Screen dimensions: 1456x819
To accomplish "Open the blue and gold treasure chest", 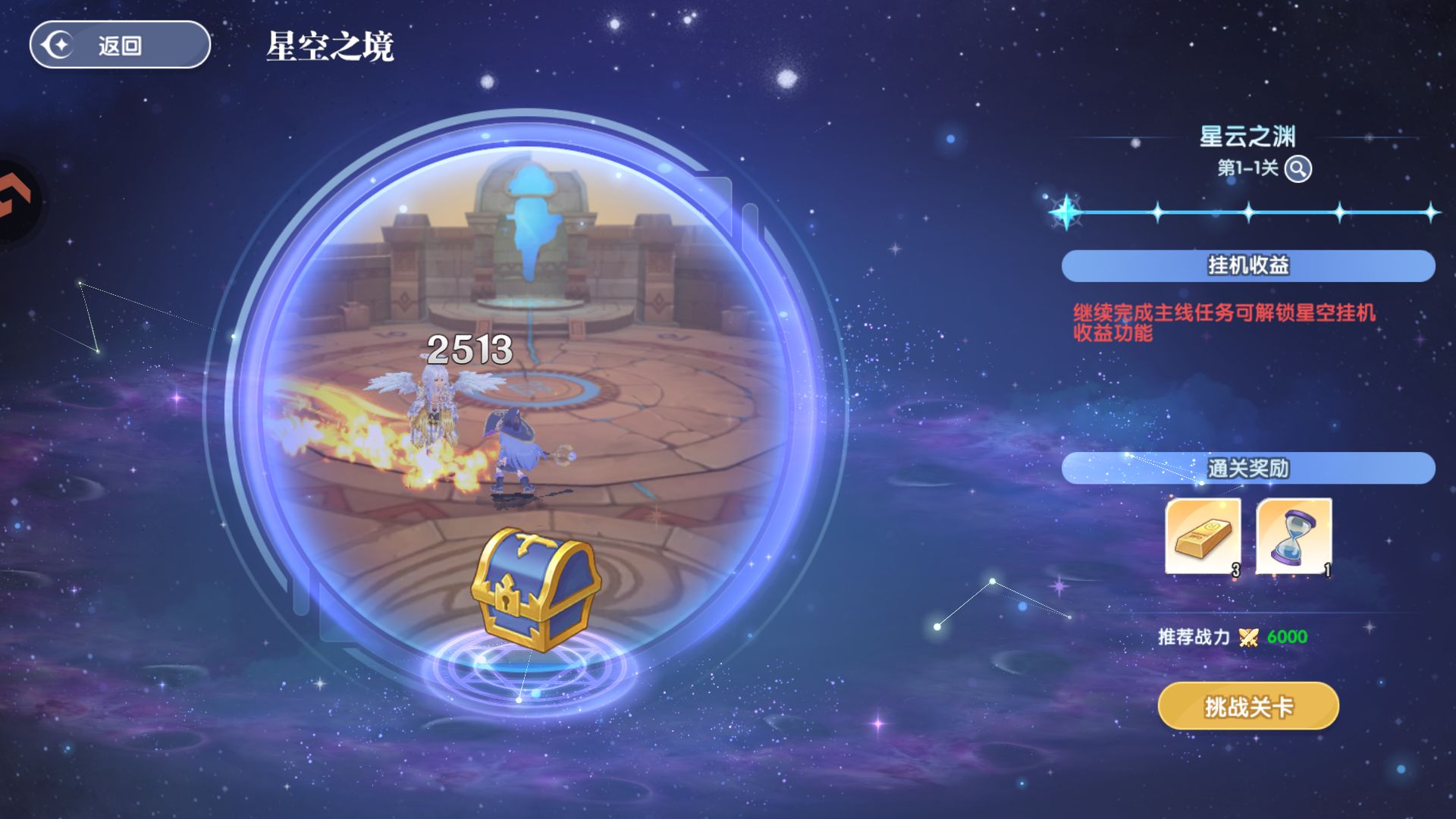I will tap(535, 588).
